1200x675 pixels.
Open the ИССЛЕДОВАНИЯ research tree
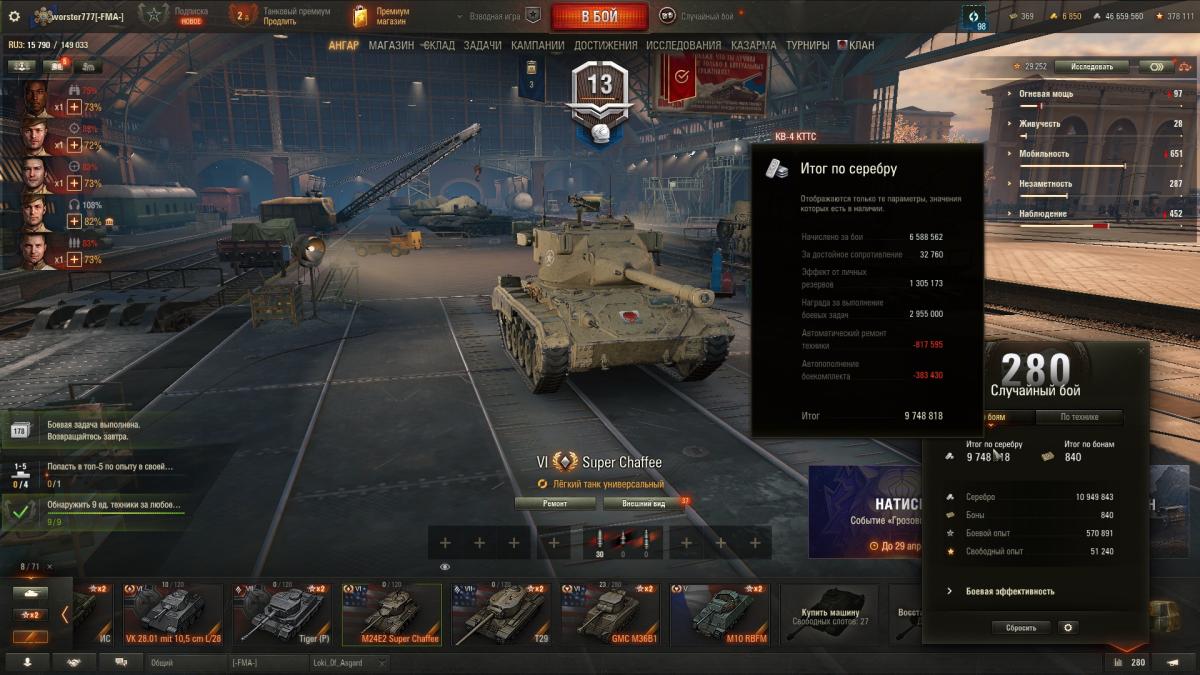[x=683, y=46]
